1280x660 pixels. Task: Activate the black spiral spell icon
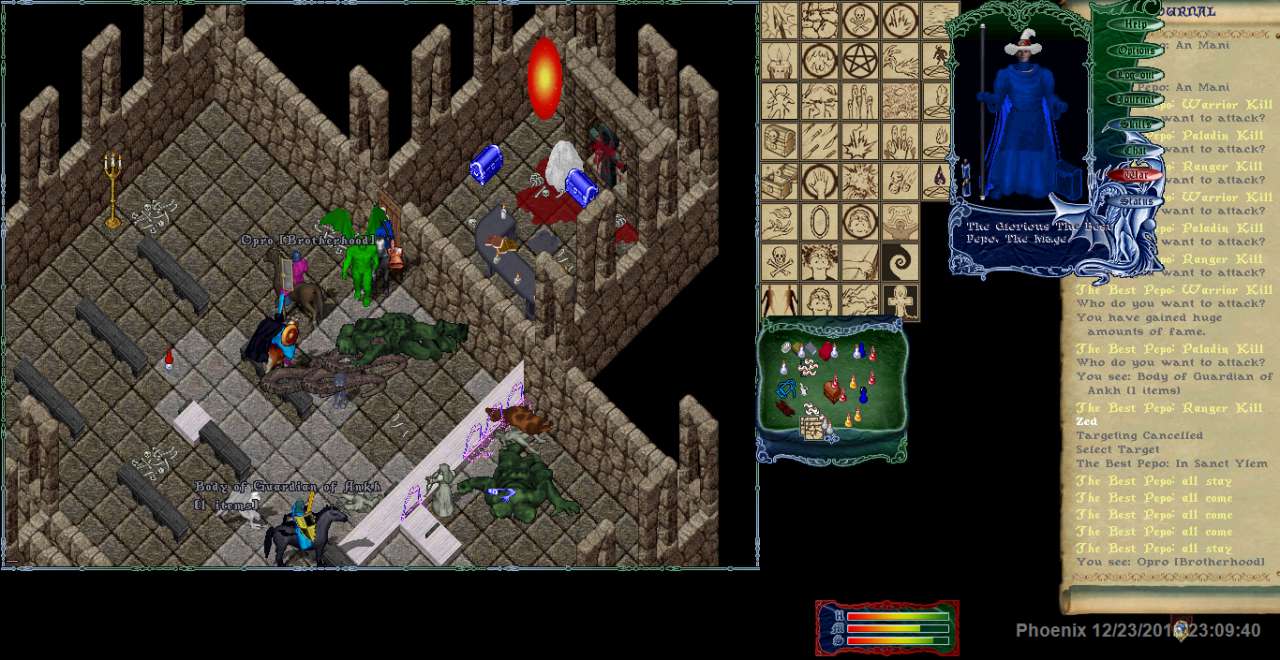coord(900,262)
